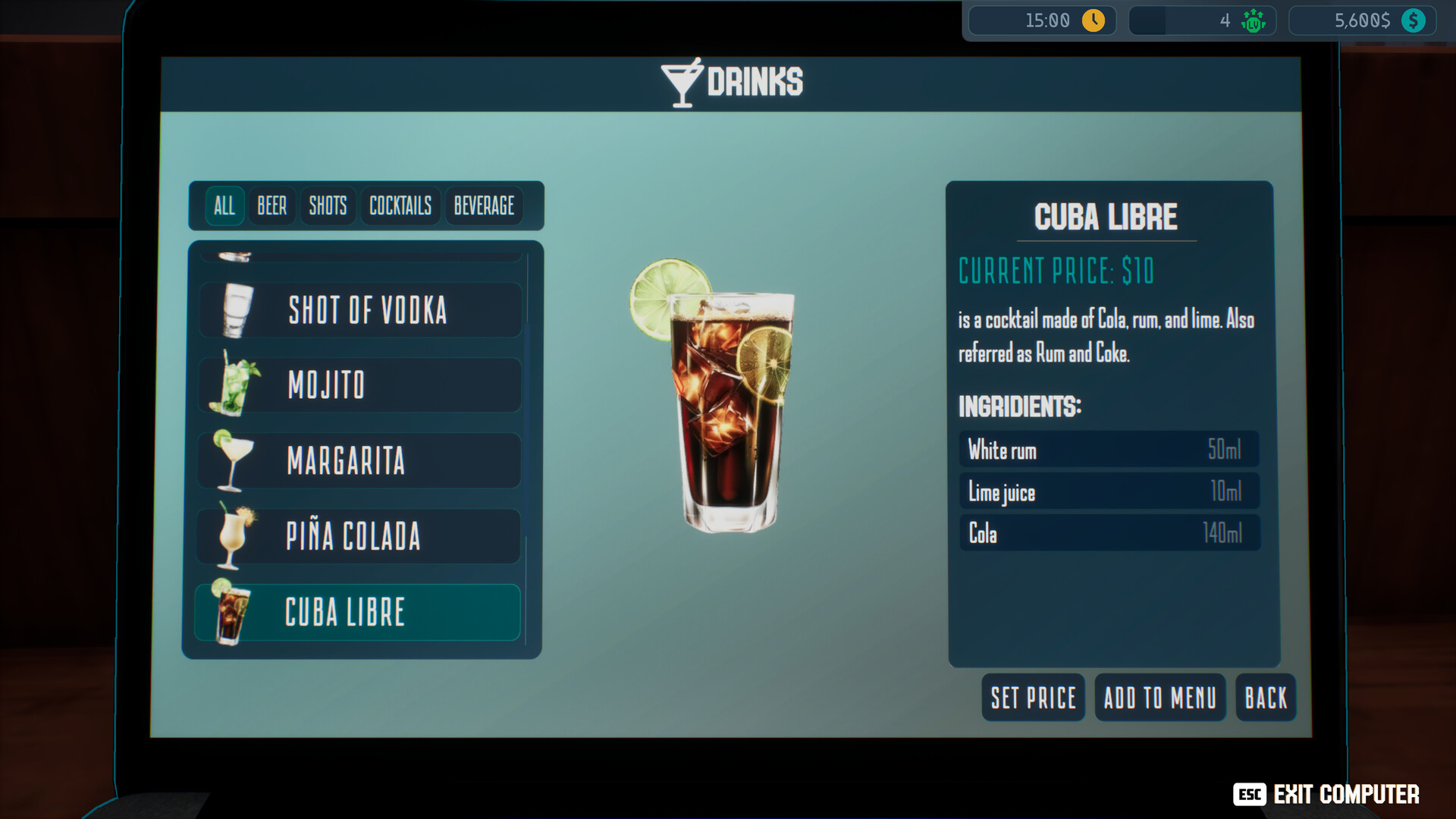Switch to the BEER category tab
Viewport: 1456px width, 819px height.
click(x=271, y=206)
